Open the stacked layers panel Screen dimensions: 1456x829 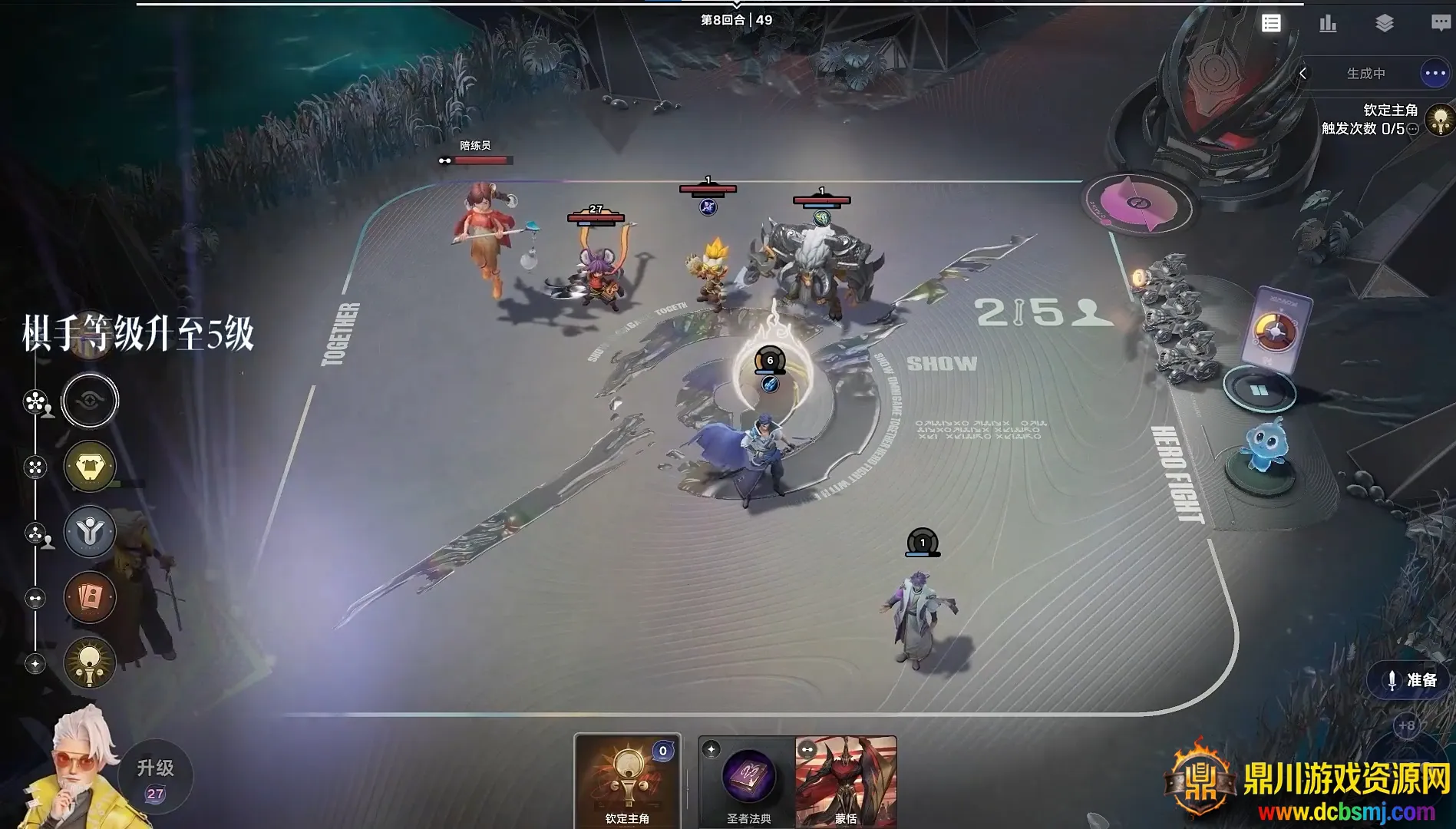pos(1384,23)
